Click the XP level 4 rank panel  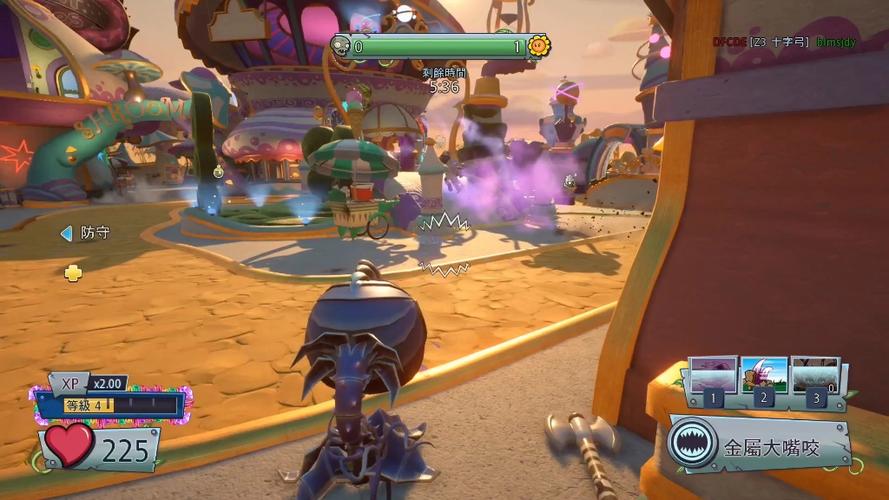coord(110,404)
